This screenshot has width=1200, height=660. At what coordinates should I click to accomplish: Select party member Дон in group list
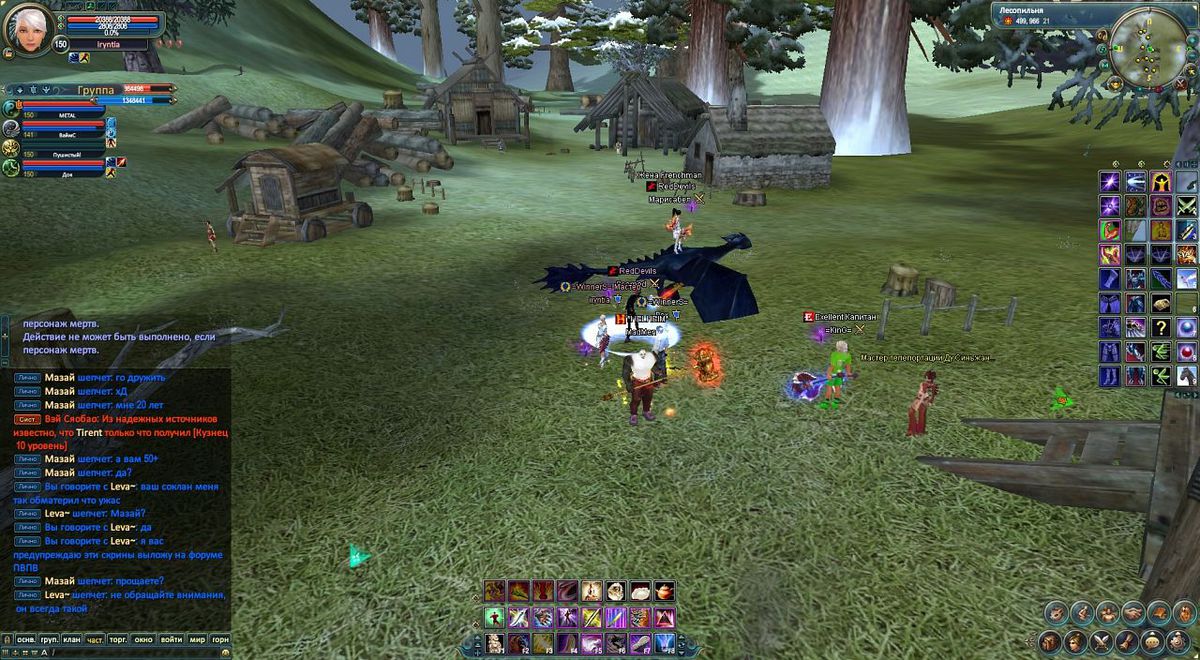65,173
